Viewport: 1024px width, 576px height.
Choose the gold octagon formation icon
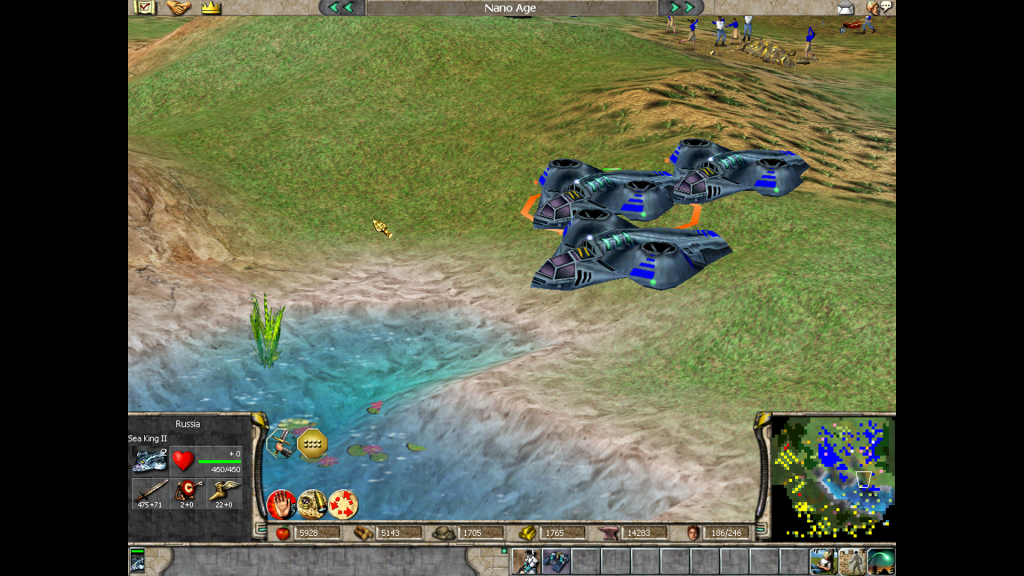coord(313,442)
